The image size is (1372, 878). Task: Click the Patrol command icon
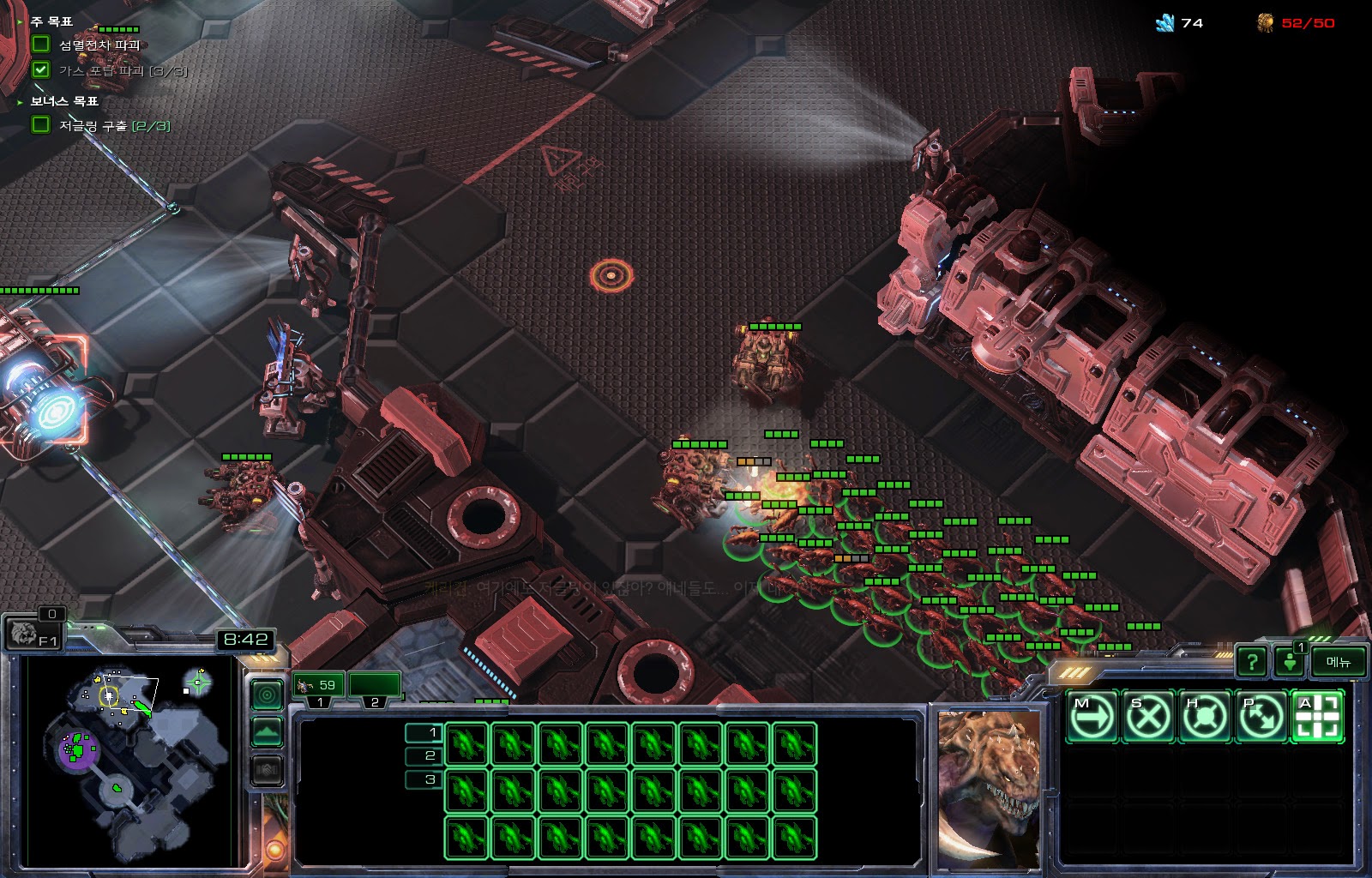[1261, 715]
